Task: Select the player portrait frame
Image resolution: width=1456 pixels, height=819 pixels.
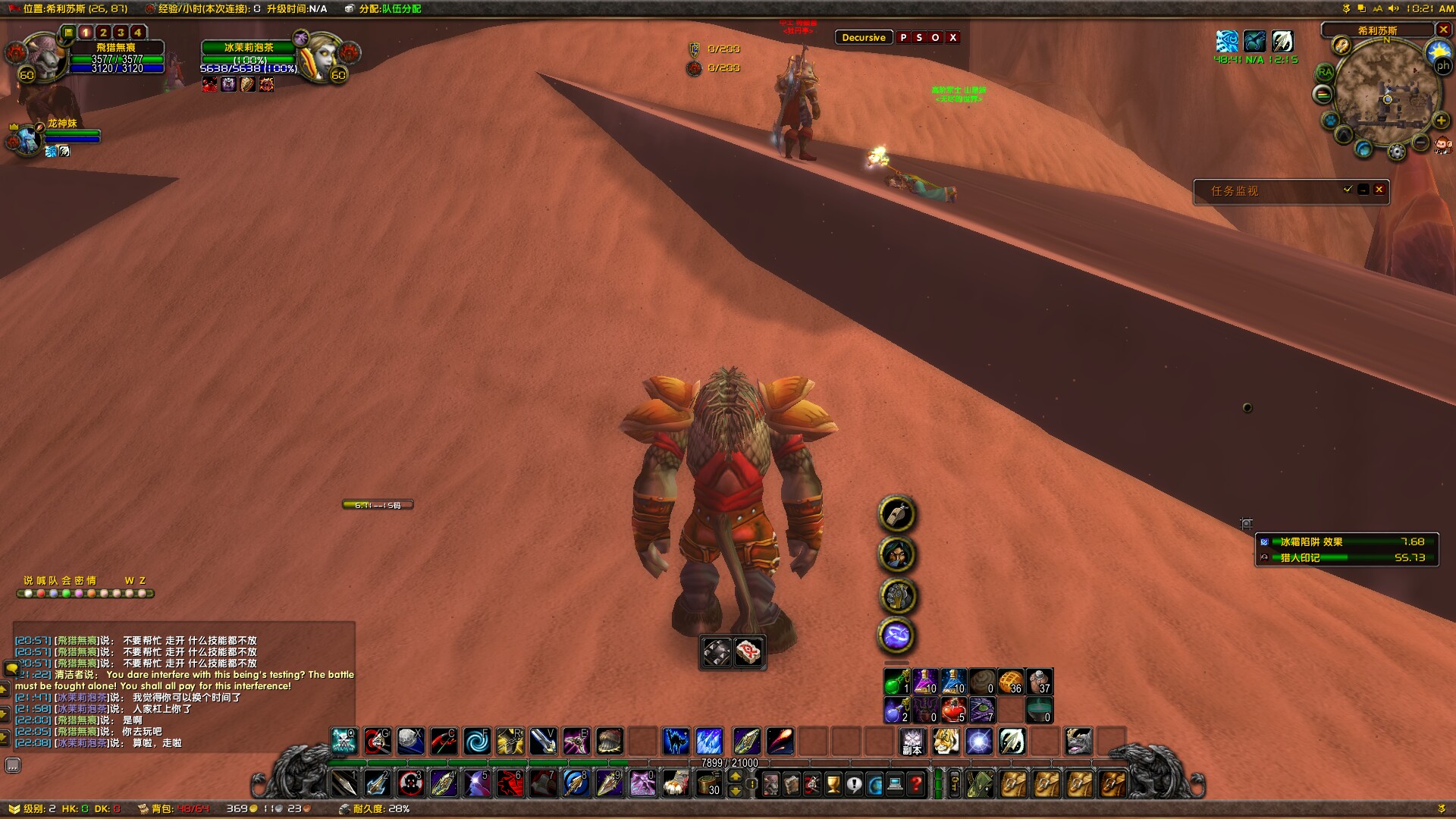Action: pos(42,57)
